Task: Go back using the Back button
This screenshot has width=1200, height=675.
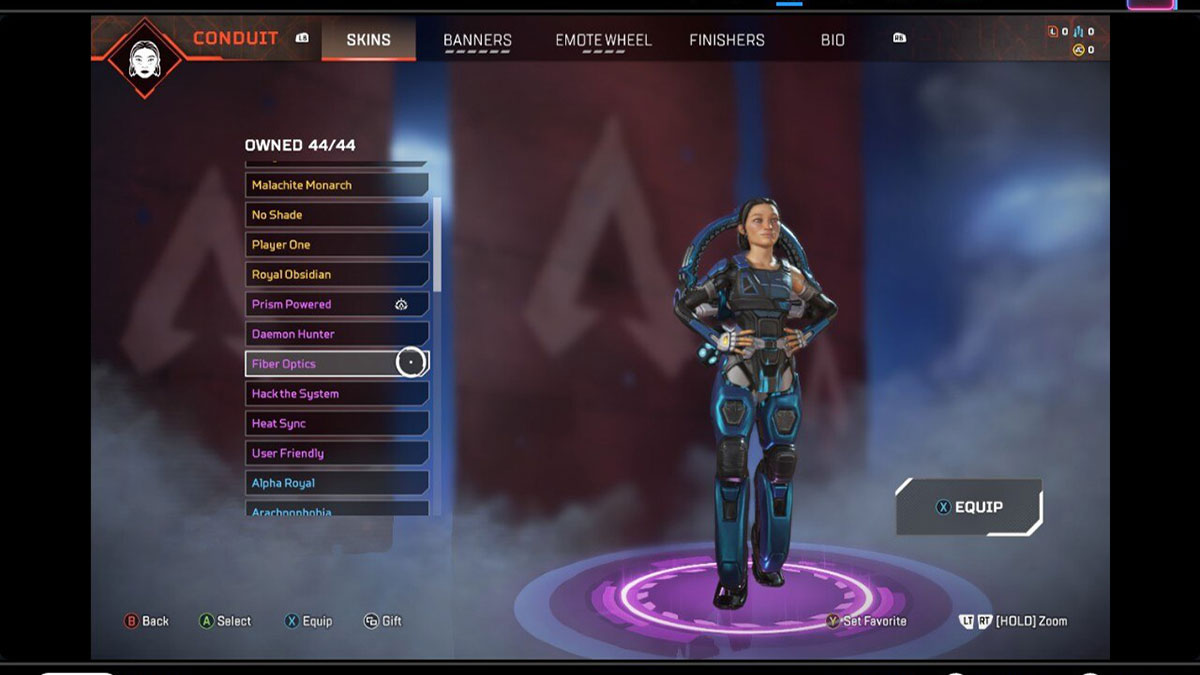Action: 146,621
